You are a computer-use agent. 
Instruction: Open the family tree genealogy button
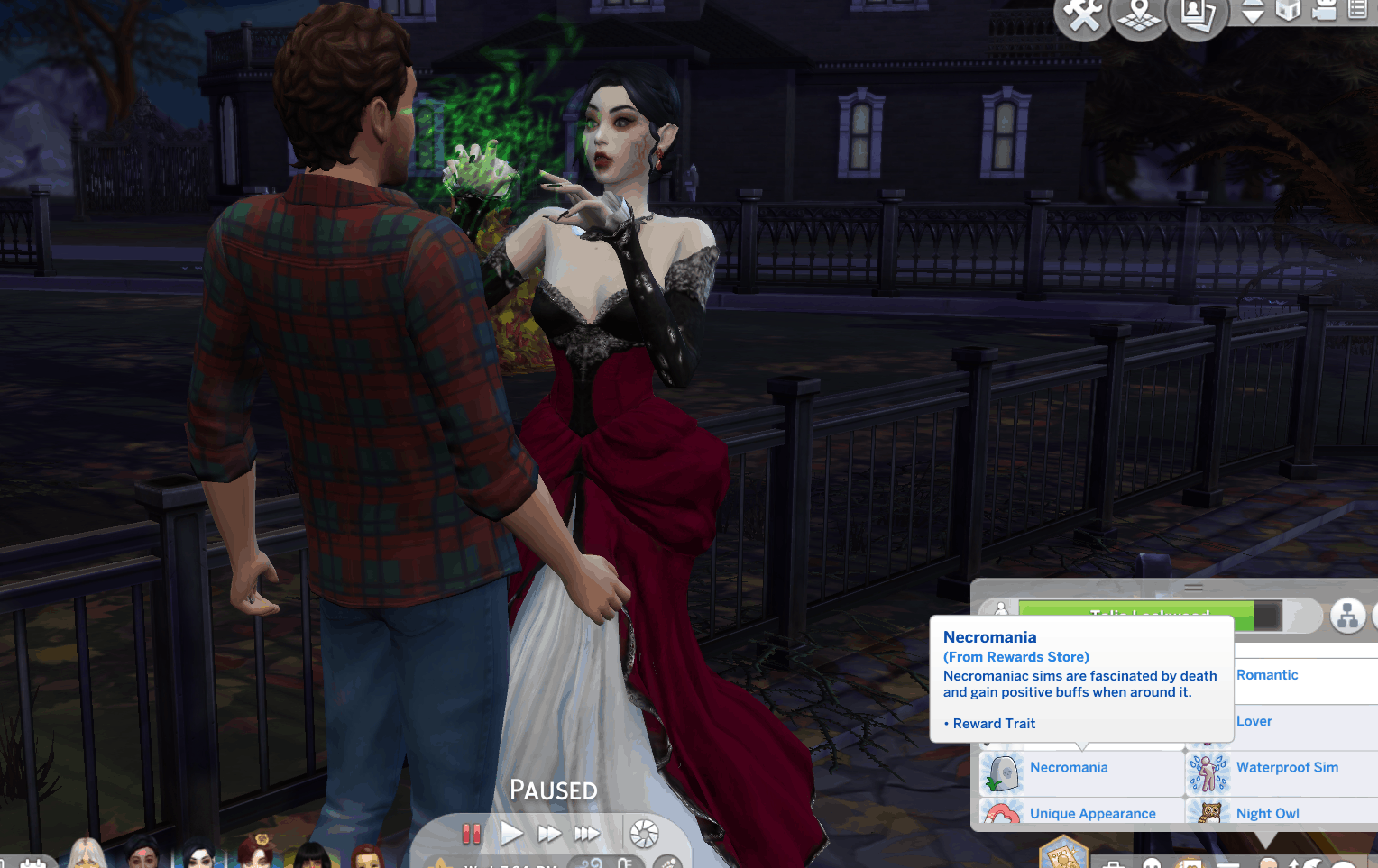(1347, 617)
